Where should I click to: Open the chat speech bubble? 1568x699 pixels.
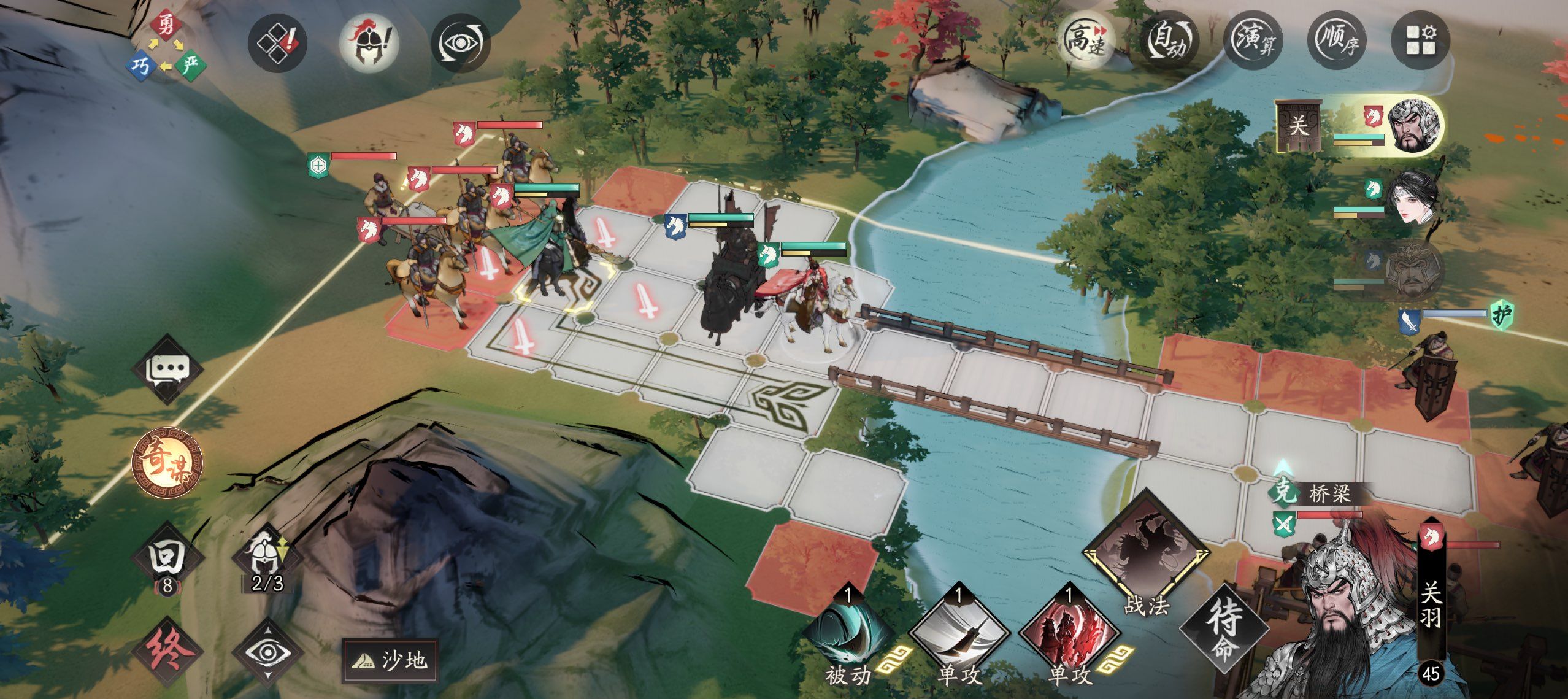[x=168, y=369]
